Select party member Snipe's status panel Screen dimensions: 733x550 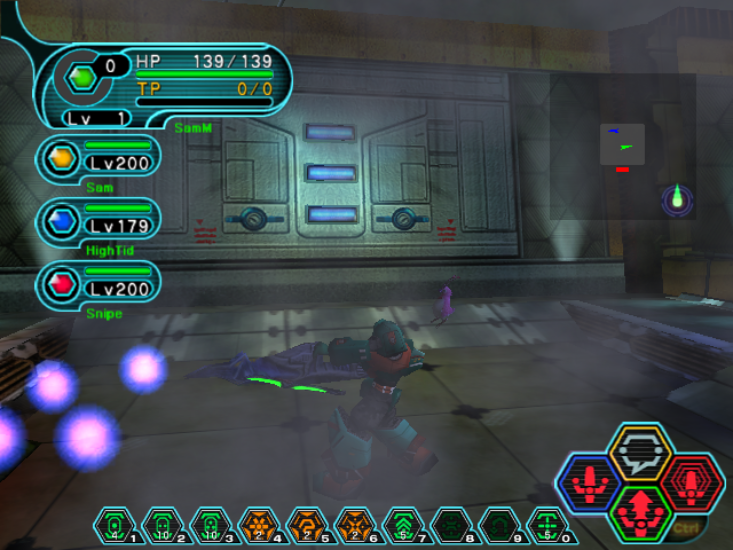point(97,284)
